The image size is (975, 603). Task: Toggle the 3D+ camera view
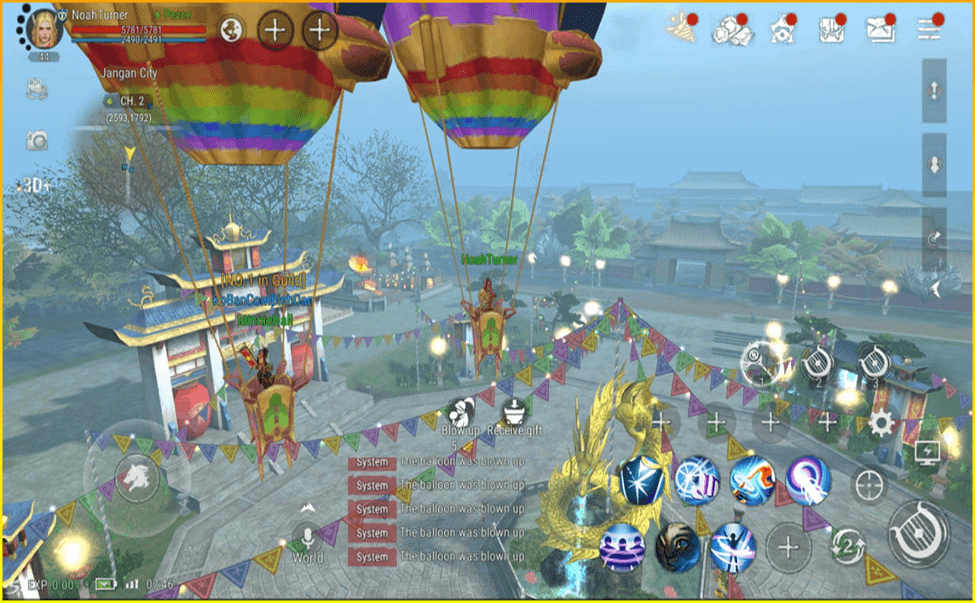pos(36,186)
